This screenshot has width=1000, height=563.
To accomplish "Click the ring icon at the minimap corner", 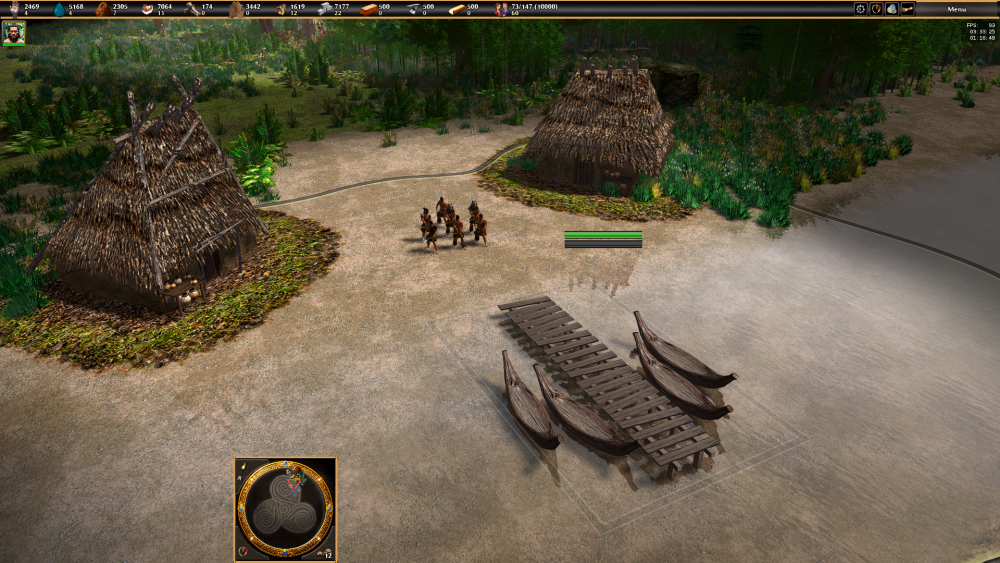I will click(243, 551).
